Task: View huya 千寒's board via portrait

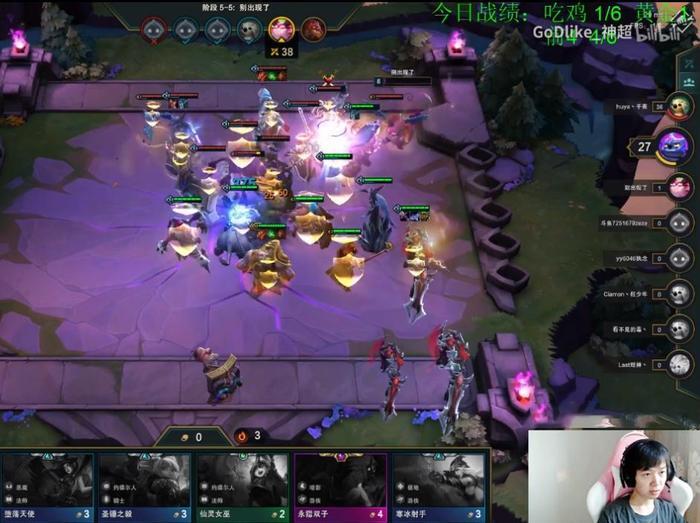Action: coord(680,107)
